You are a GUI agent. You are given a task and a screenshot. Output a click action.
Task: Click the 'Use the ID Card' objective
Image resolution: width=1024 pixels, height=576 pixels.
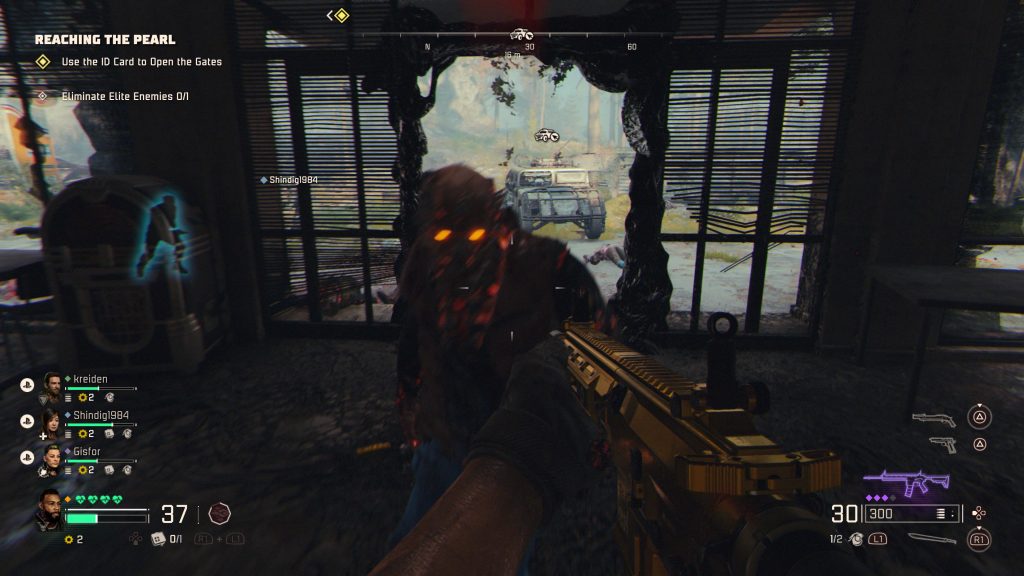tap(141, 62)
